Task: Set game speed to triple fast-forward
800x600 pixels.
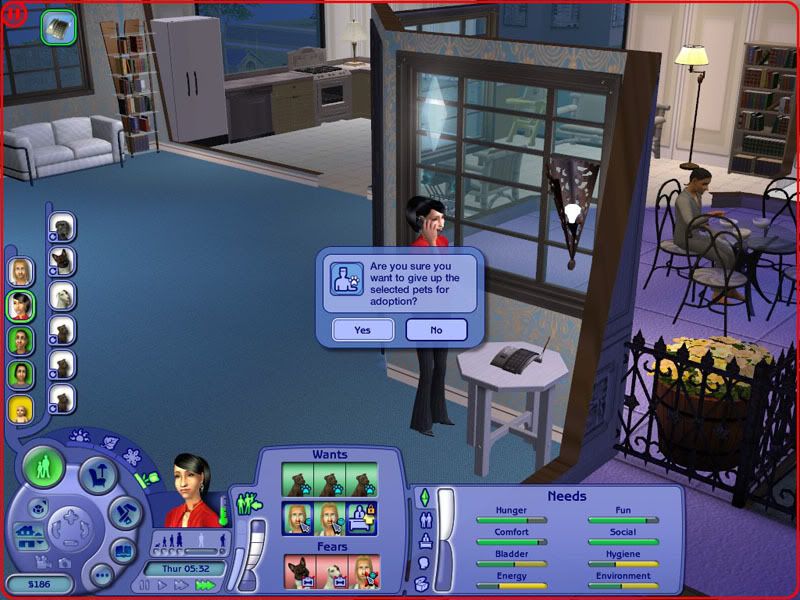Action: point(205,585)
